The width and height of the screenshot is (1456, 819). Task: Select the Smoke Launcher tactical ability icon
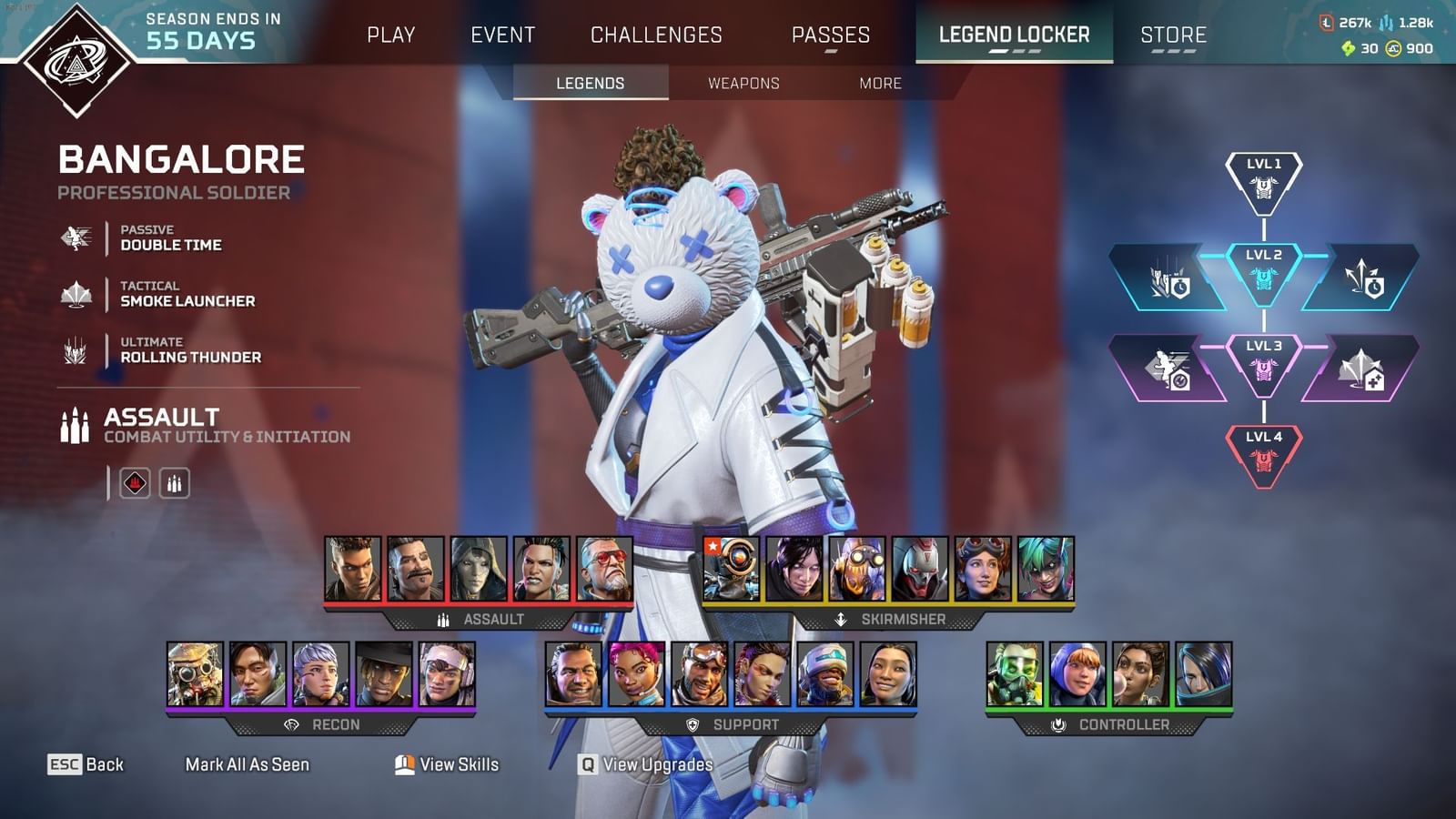tap(77, 295)
